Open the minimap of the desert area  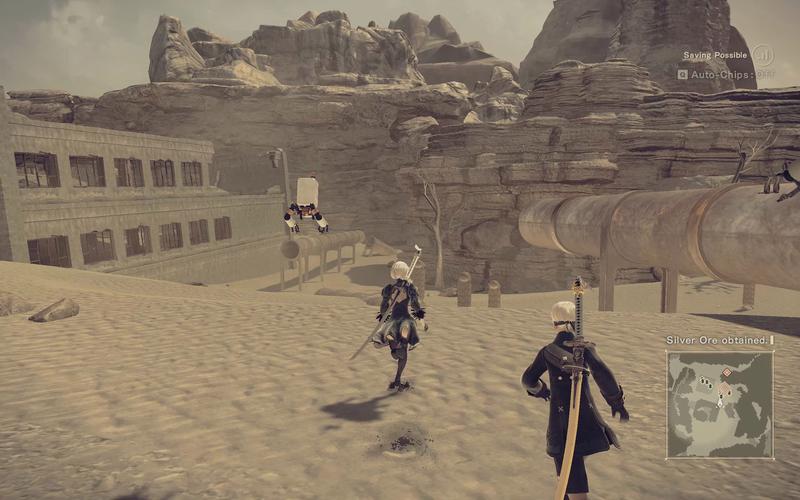[720, 403]
